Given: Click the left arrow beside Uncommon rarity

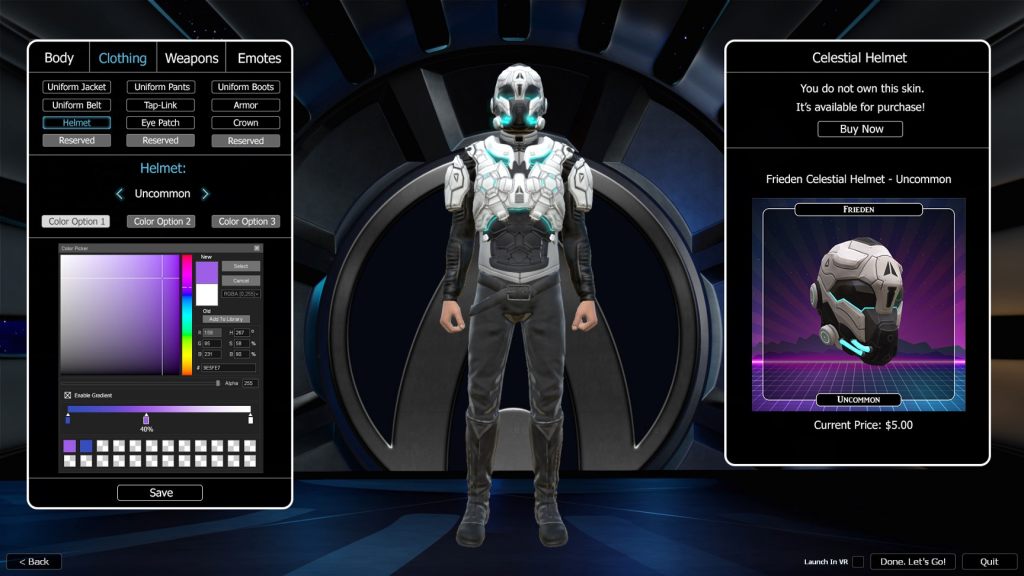Looking at the screenshot, I should 119,194.
